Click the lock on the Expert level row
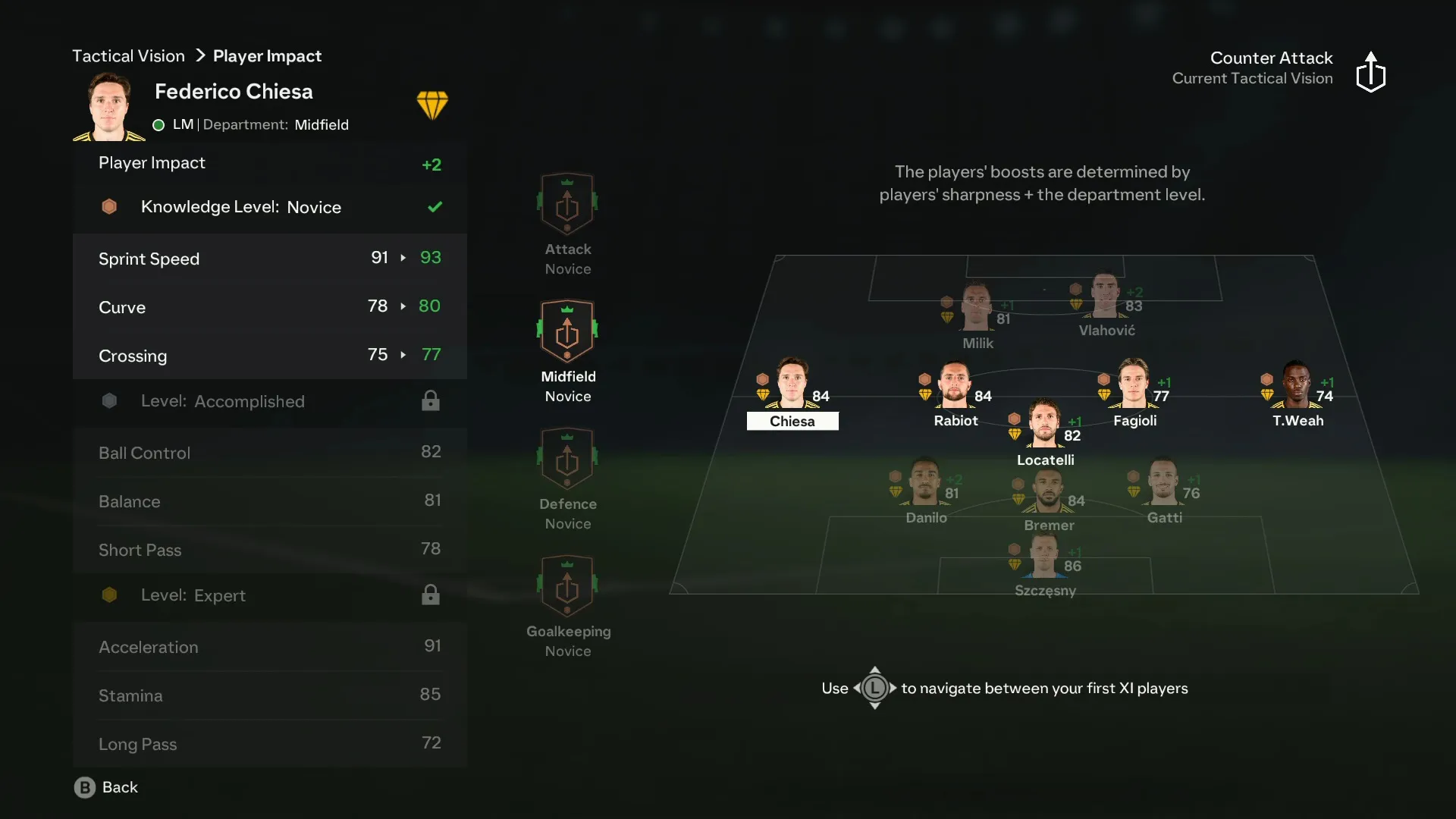The image size is (1456, 819). point(430,595)
